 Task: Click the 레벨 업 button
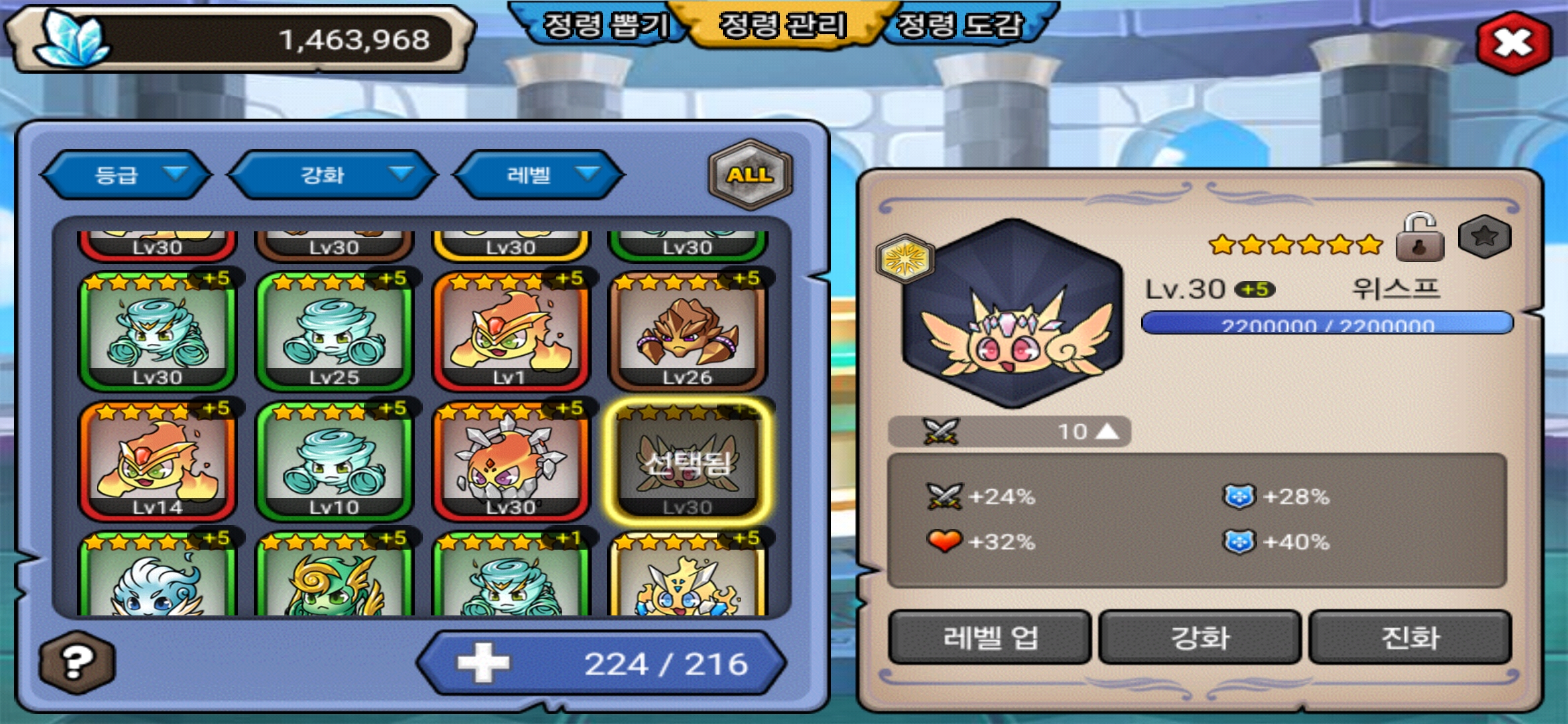(x=990, y=637)
